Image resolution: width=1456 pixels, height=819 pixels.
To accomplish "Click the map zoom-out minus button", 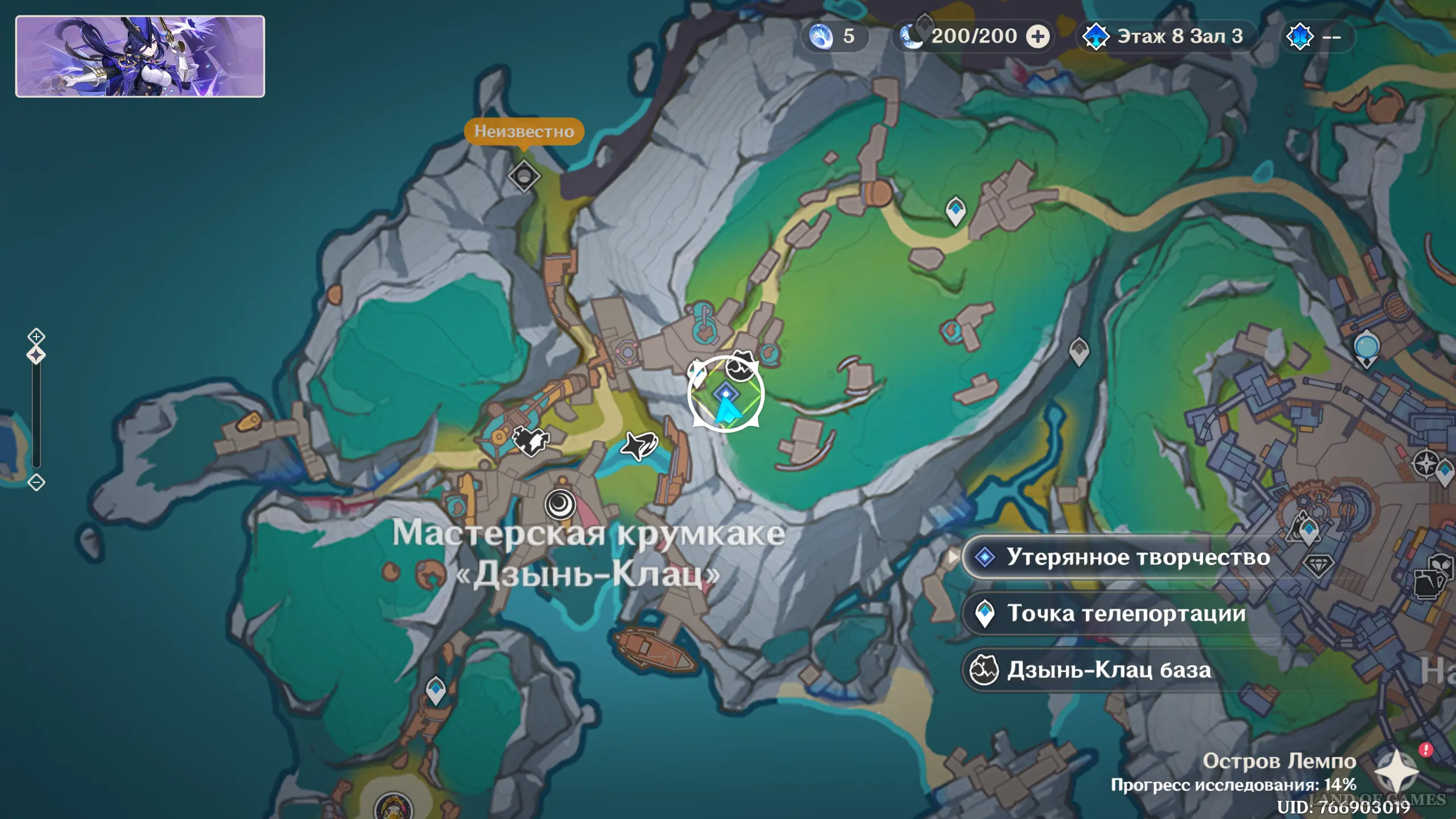I will (x=36, y=483).
